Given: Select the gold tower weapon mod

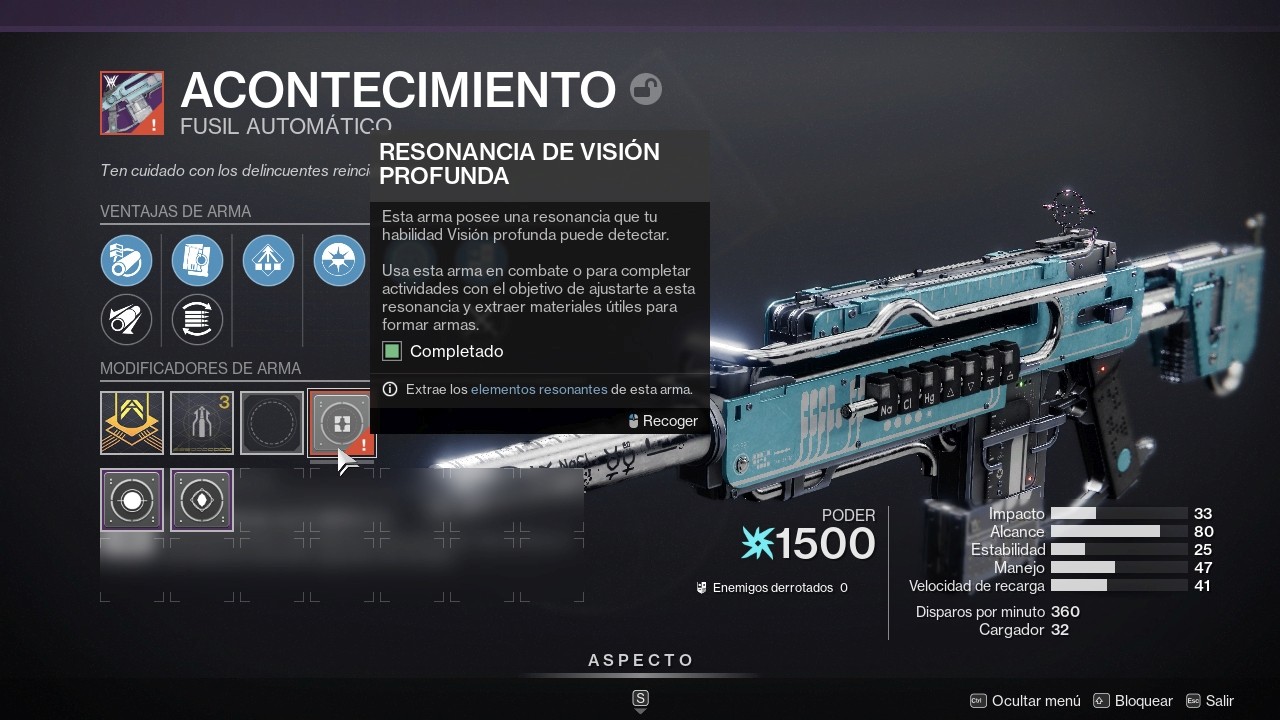Looking at the screenshot, I should (131, 422).
